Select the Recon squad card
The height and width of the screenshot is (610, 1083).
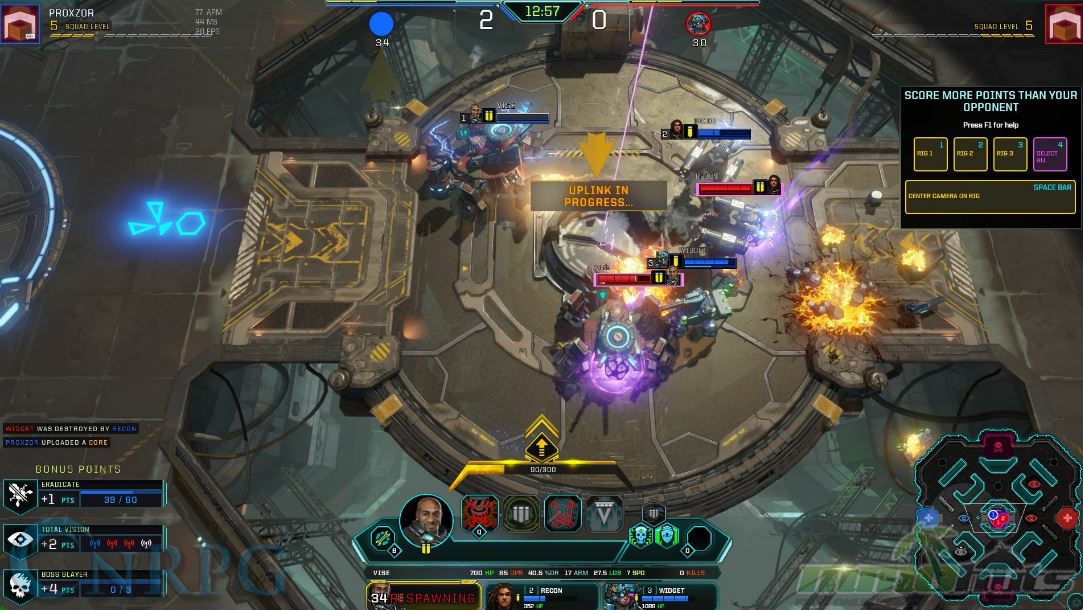(x=541, y=597)
